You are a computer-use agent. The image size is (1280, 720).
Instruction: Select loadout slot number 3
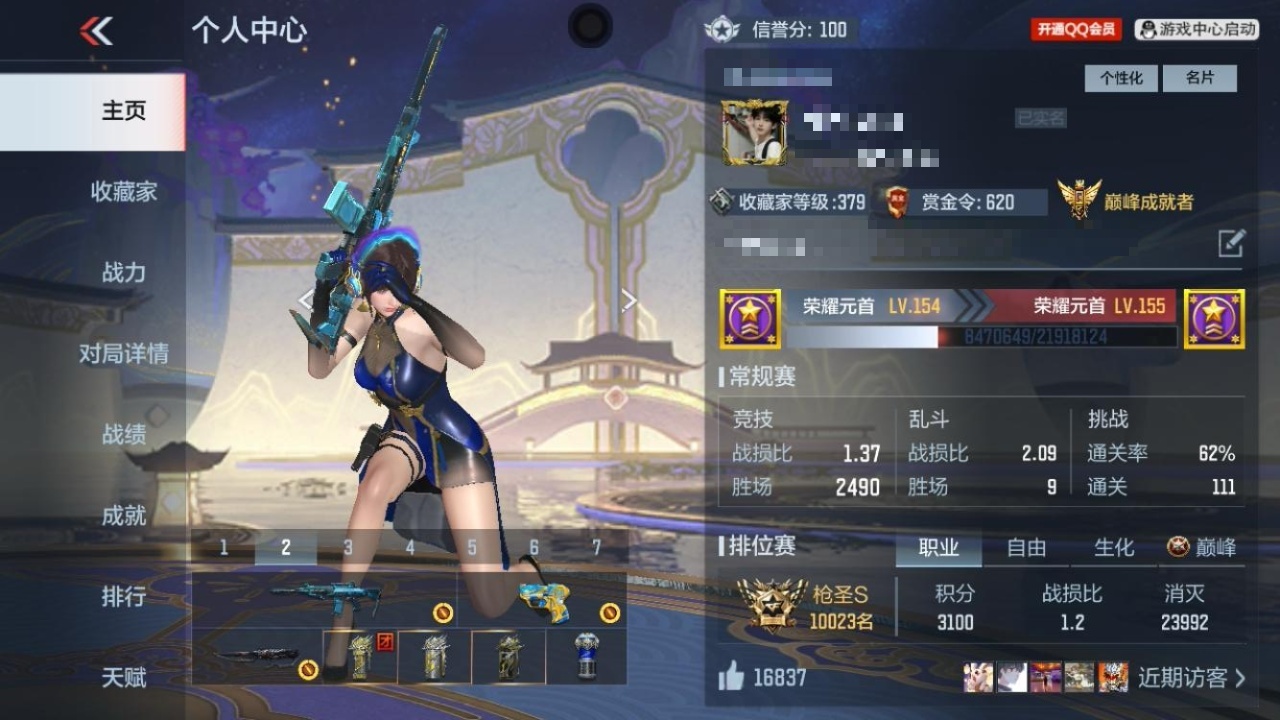pyautogui.click(x=348, y=547)
